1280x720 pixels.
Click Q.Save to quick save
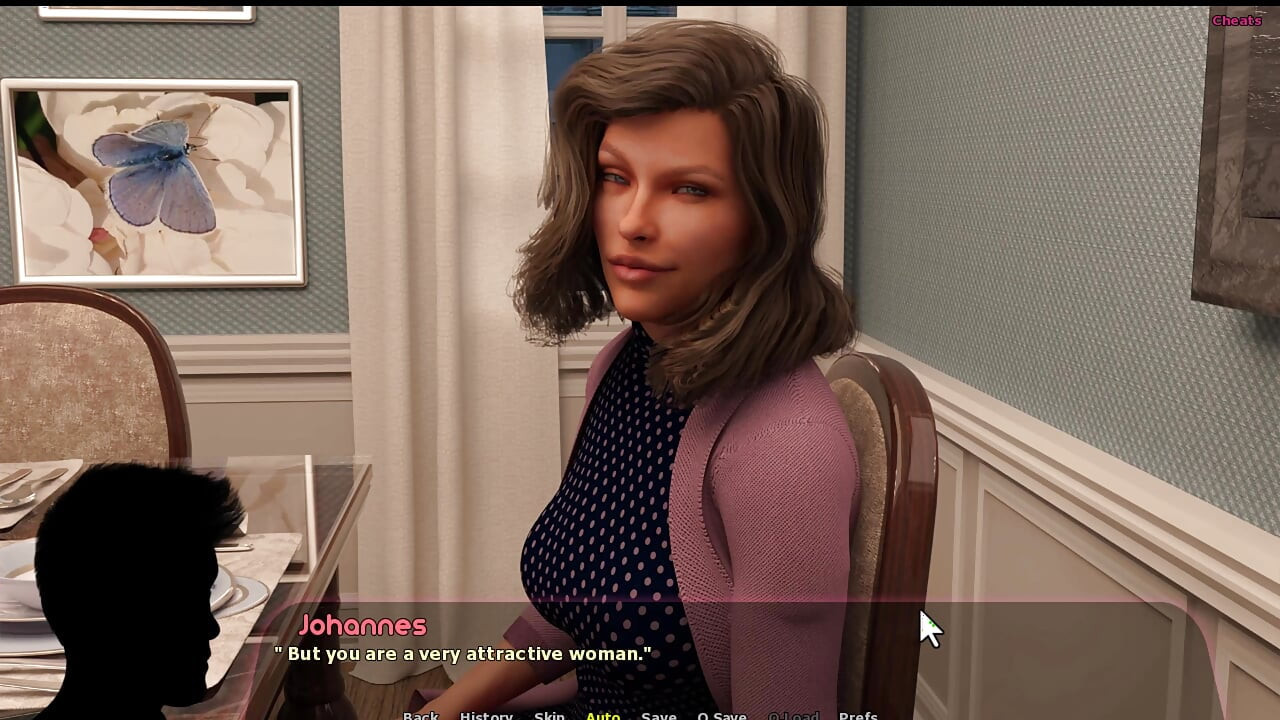pyautogui.click(x=722, y=715)
